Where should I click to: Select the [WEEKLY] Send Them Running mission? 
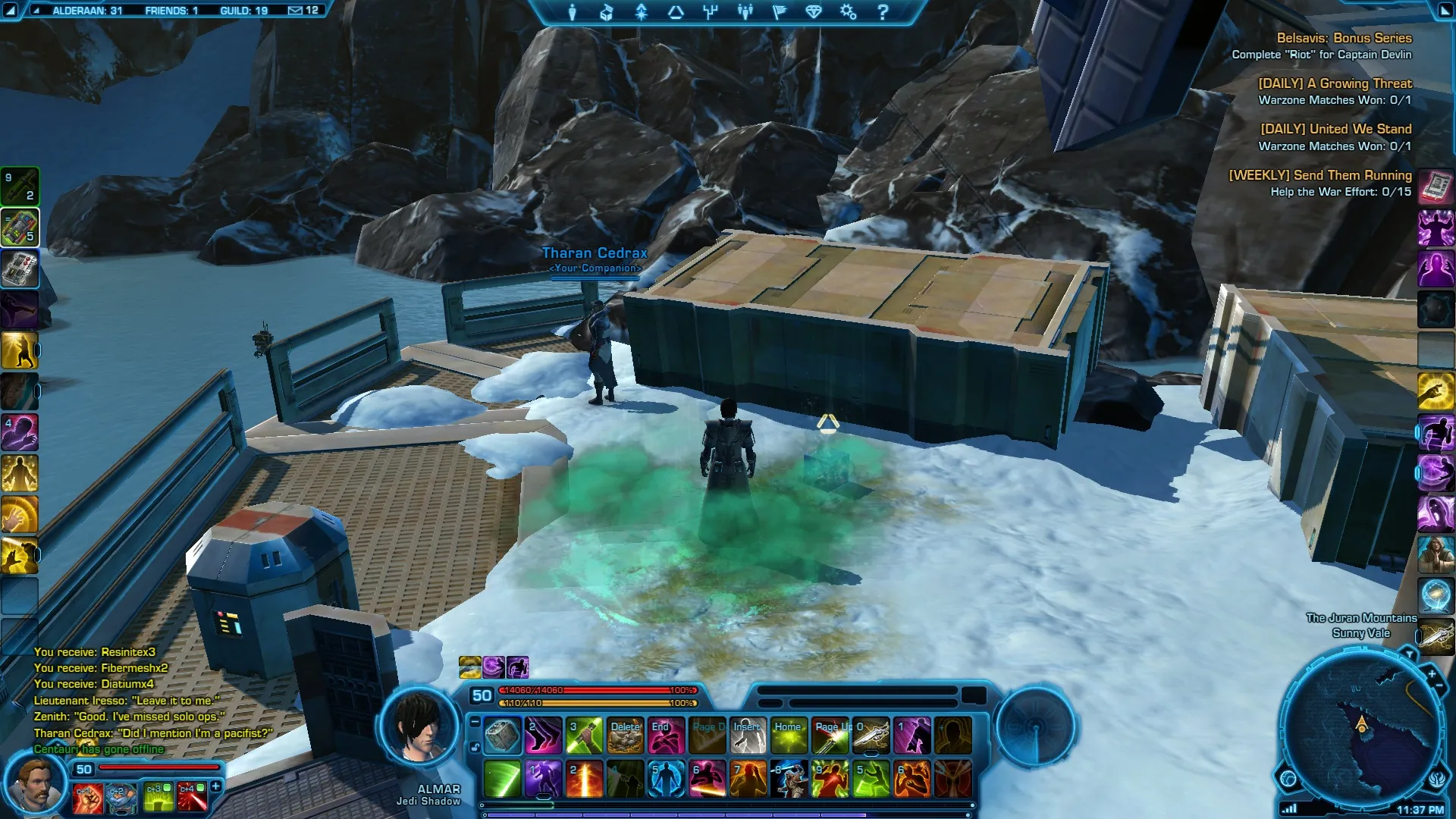(1319, 175)
